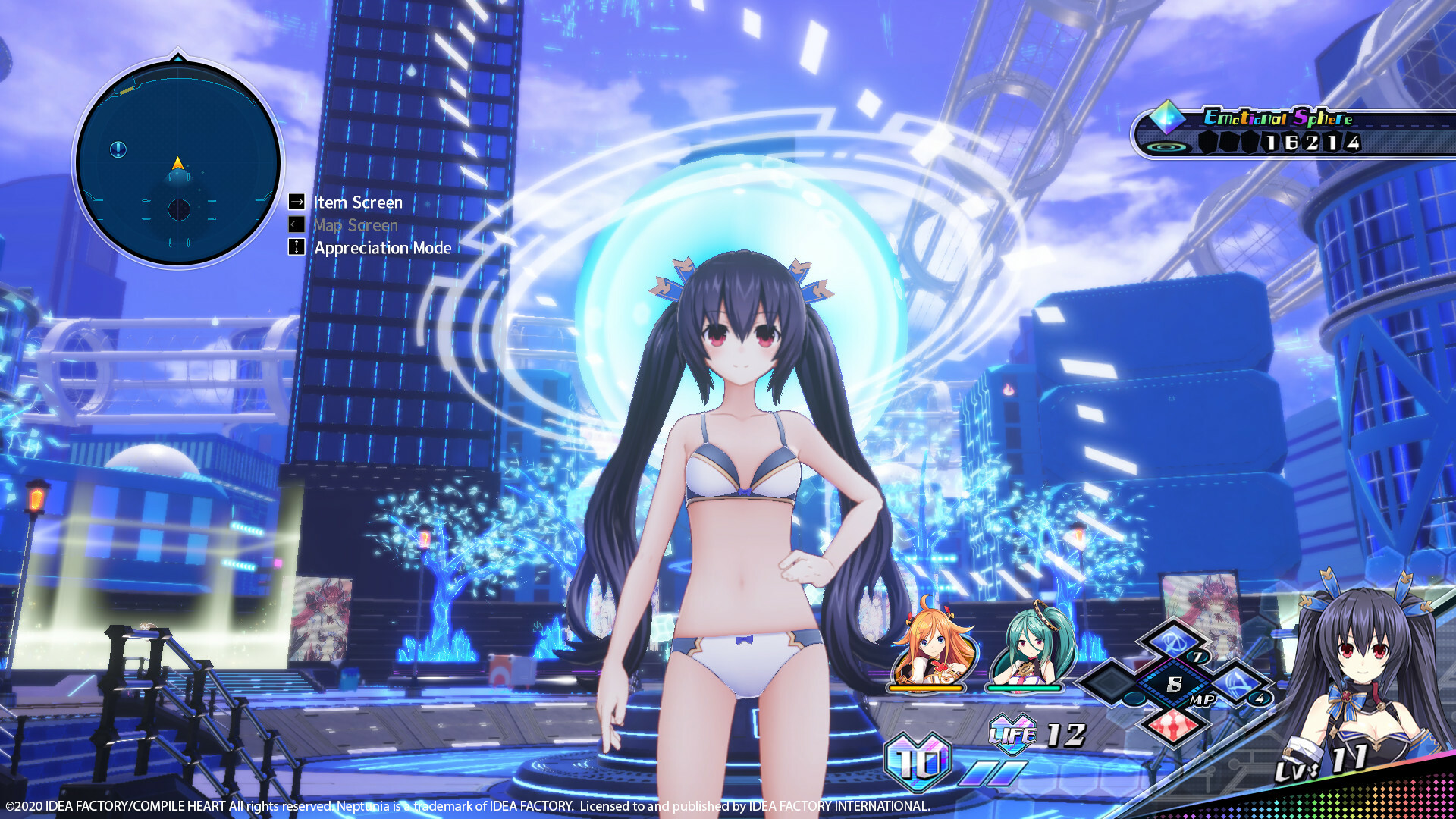The height and width of the screenshot is (819, 1456).
Task: Activate the red skill diamond below the MP counter
Action: pos(1173,726)
